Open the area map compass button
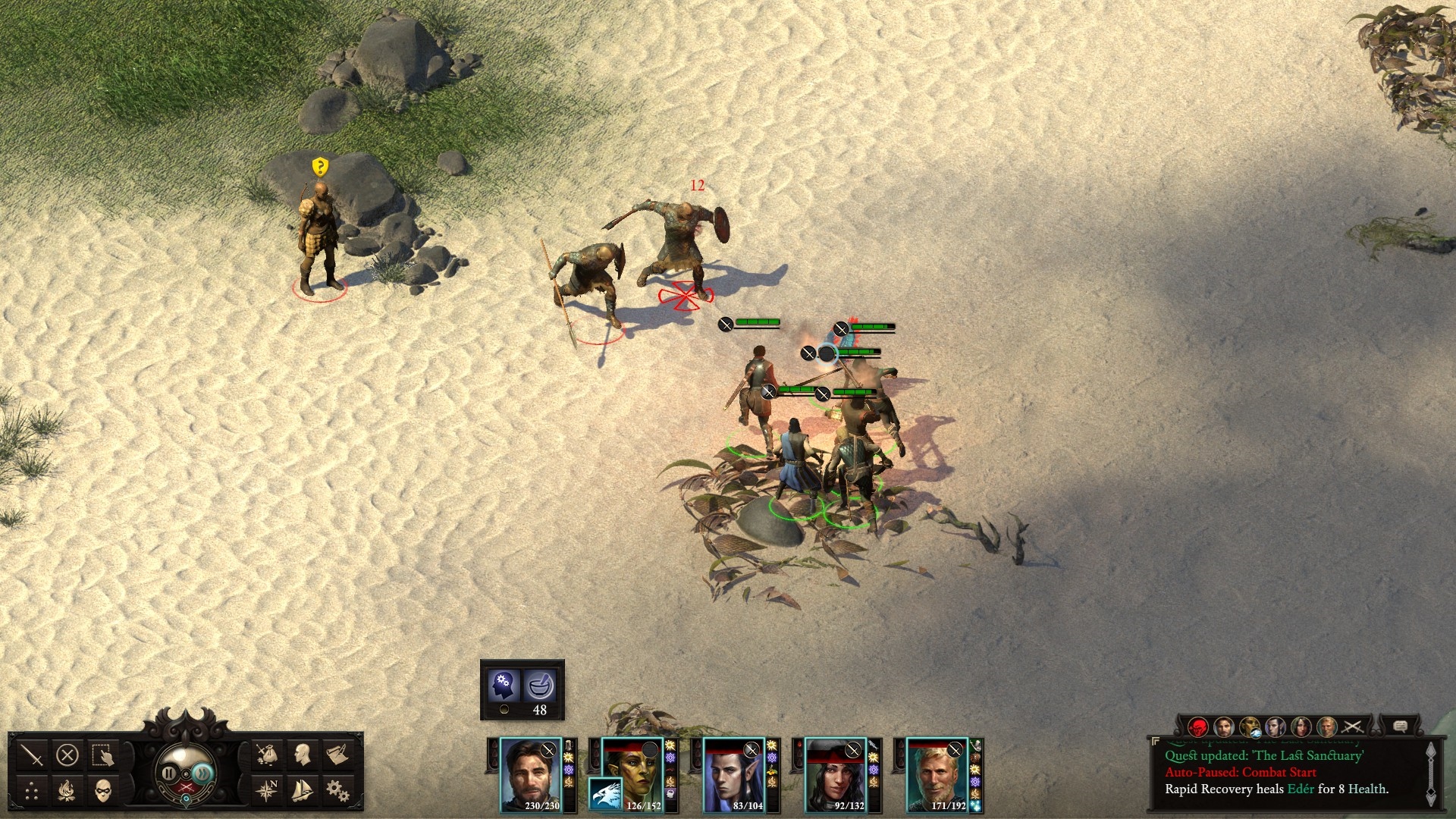The width and height of the screenshot is (1456, 819). [x=266, y=791]
